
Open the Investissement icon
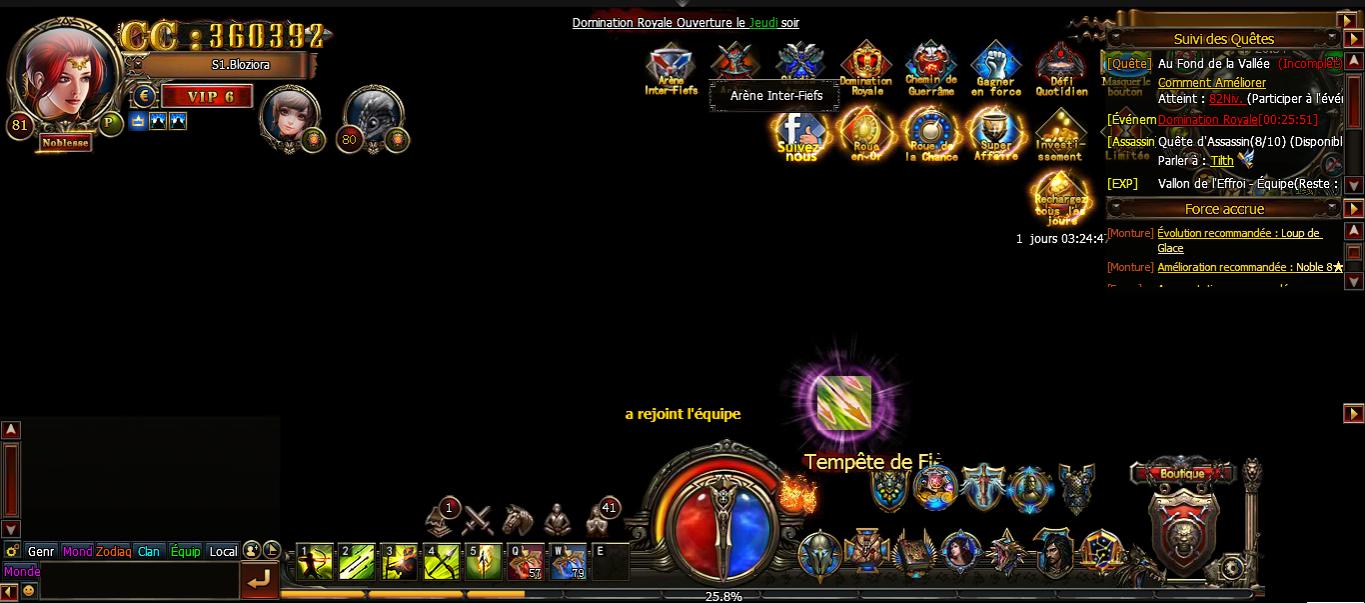(1060, 133)
